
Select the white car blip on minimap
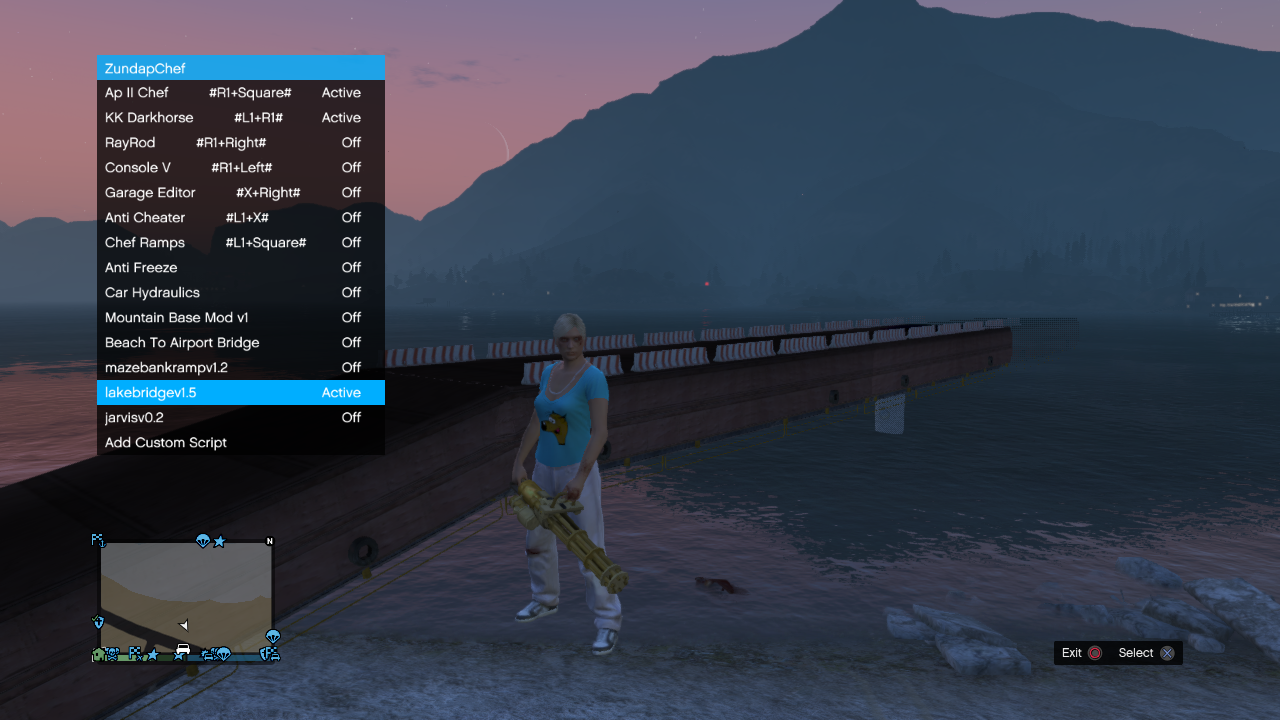pos(183,649)
